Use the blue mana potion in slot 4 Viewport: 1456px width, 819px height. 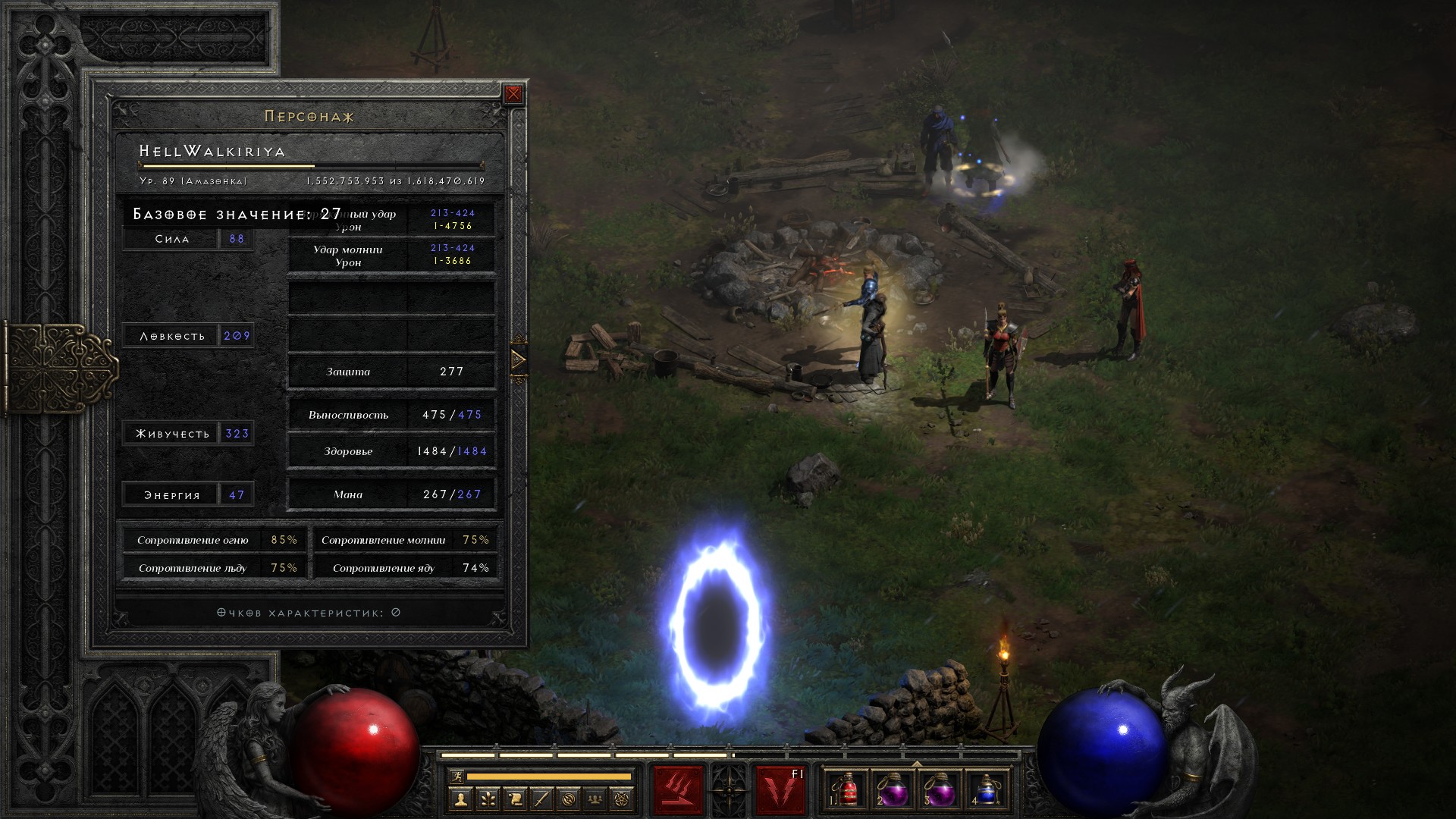pos(986,790)
